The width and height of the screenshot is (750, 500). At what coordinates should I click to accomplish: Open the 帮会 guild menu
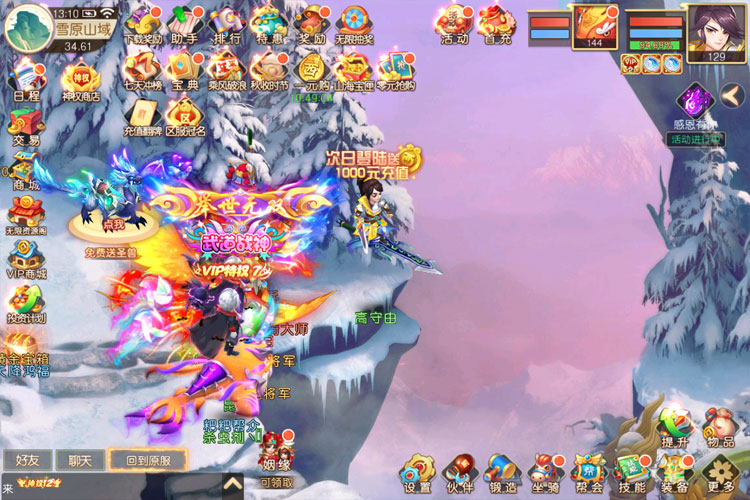[x=587, y=470]
